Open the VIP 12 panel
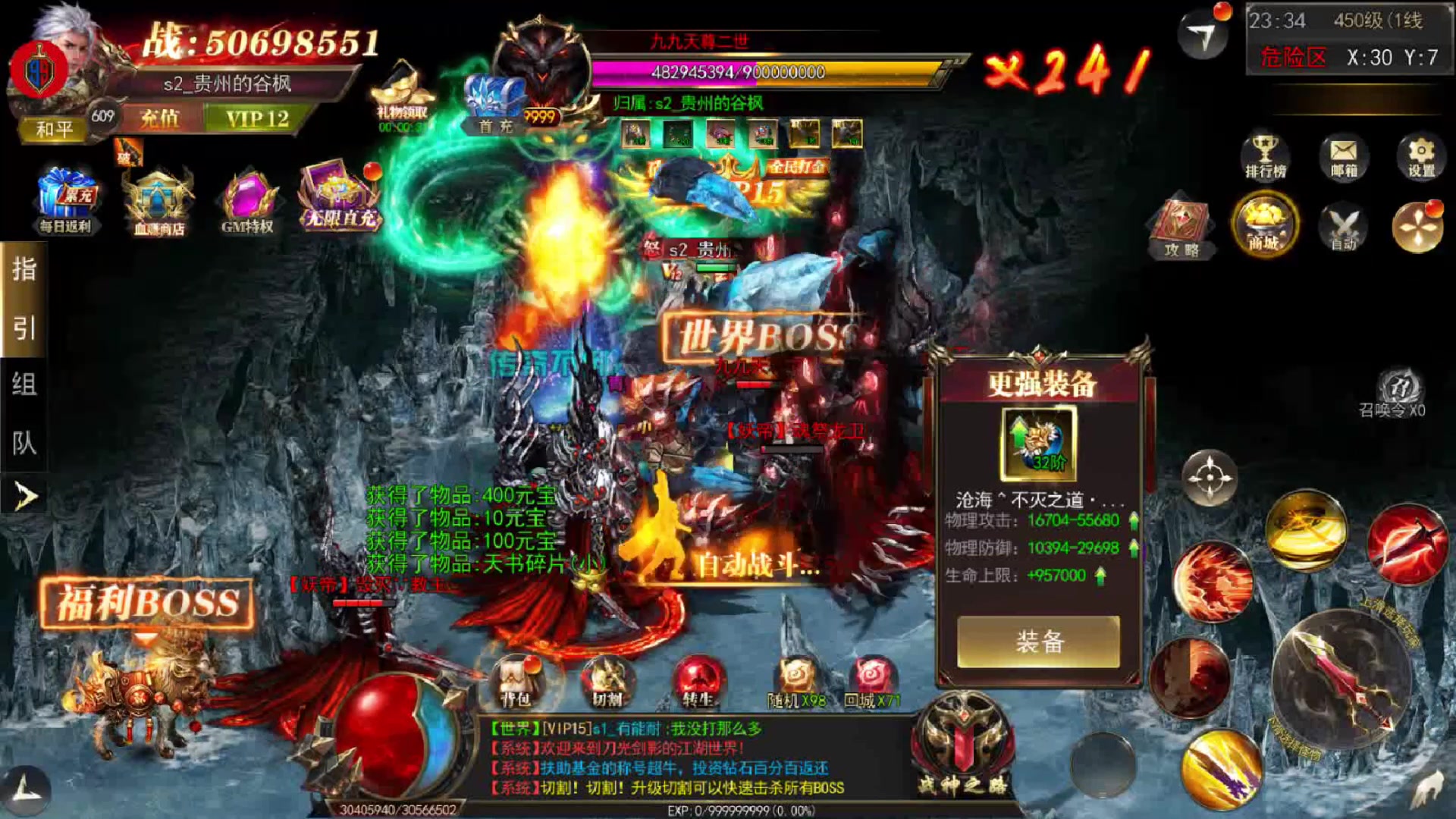The width and height of the screenshot is (1456, 819). (257, 119)
